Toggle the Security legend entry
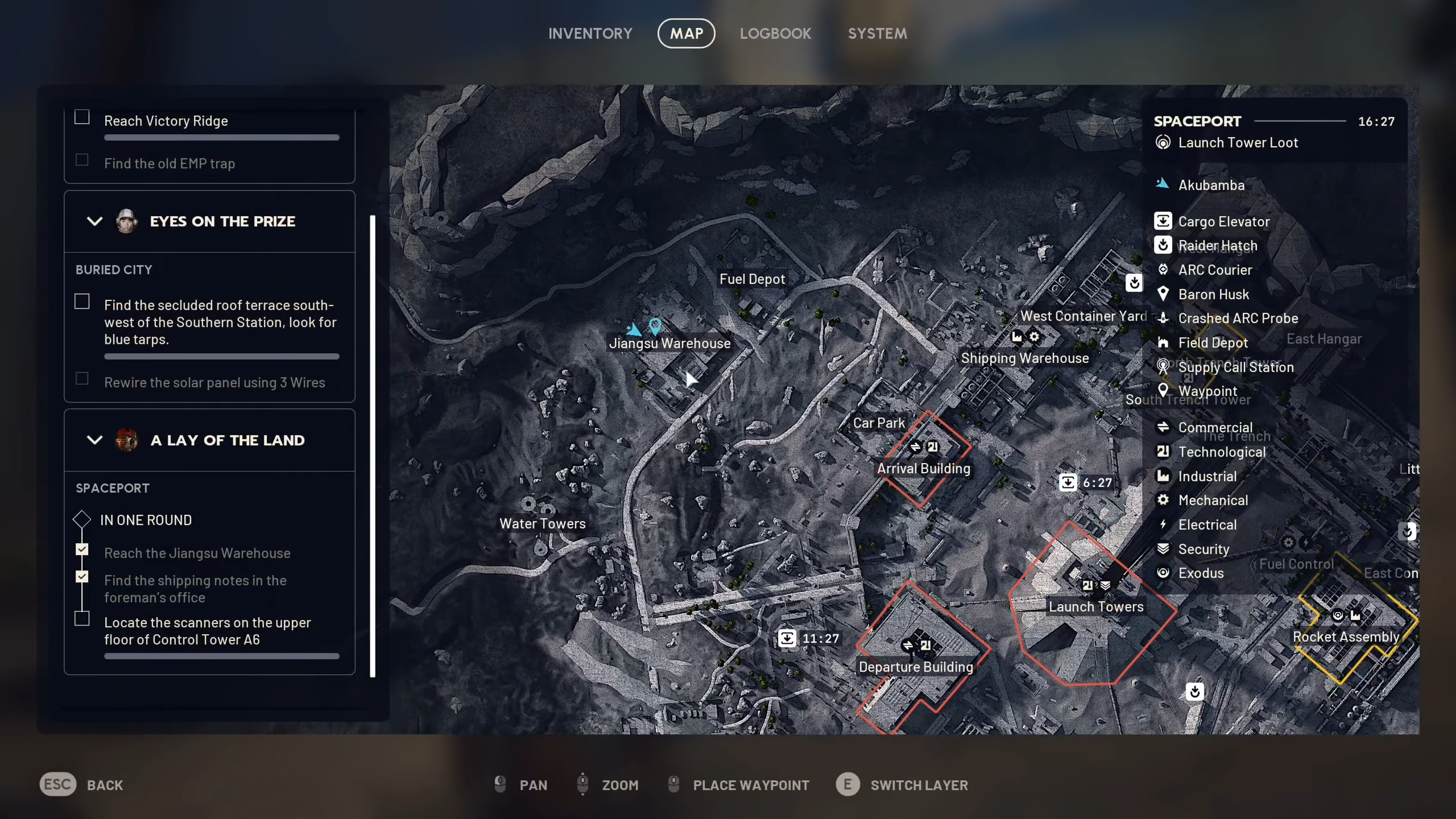Screen dimensions: 1456x819 point(1203,549)
